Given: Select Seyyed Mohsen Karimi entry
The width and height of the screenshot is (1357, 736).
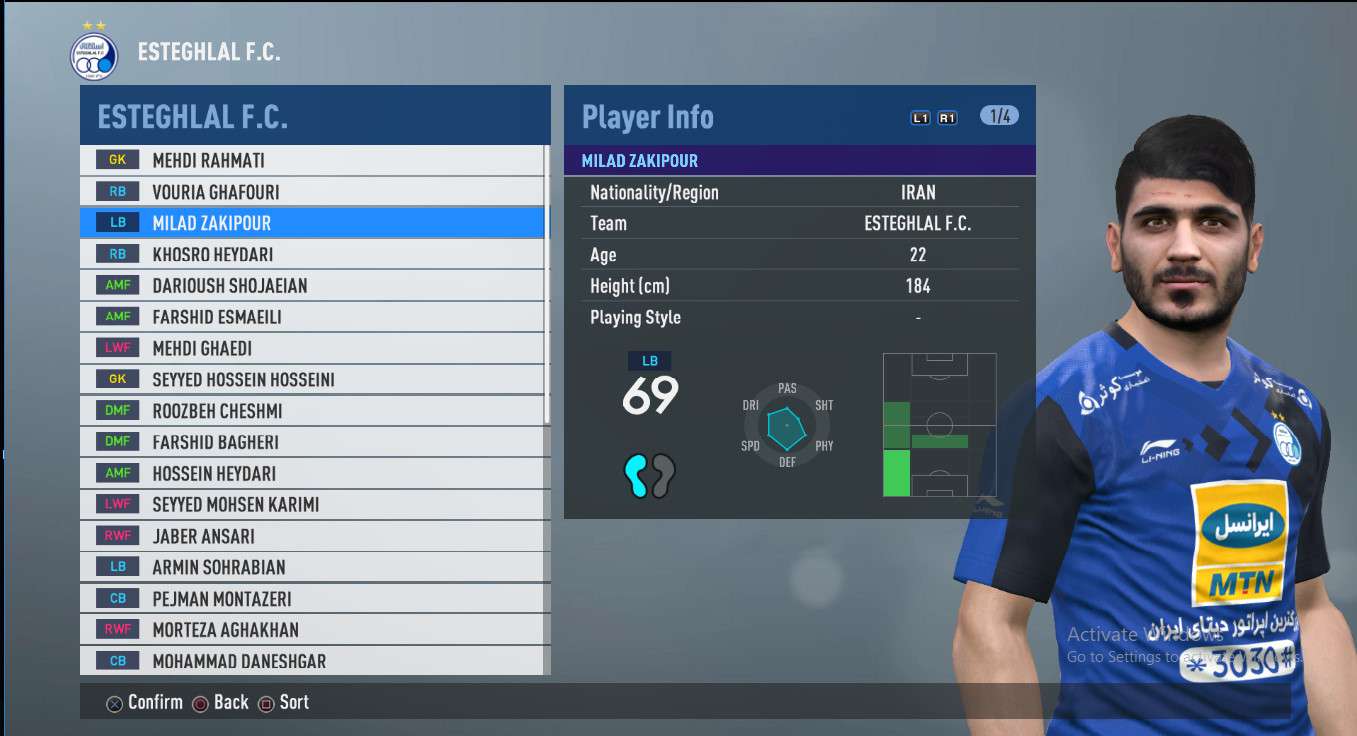Looking at the screenshot, I should click(x=312, y=505).
